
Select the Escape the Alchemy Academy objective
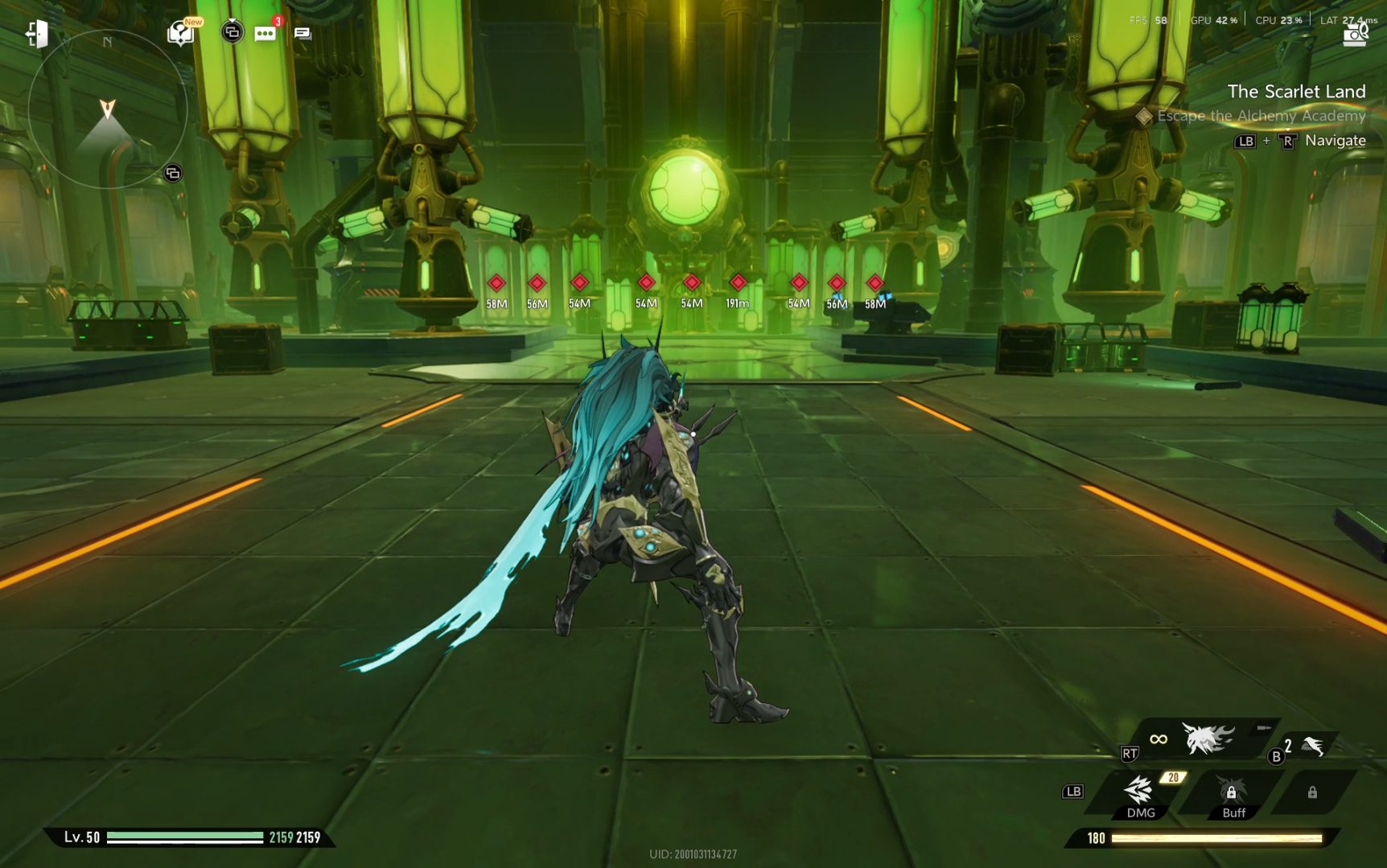click(x=1261, y=116)
